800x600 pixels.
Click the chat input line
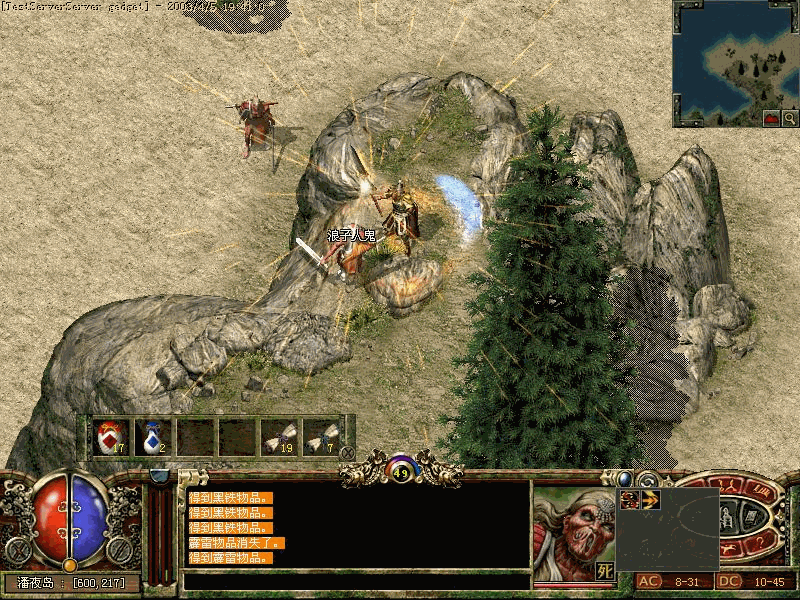coord(356,580)
